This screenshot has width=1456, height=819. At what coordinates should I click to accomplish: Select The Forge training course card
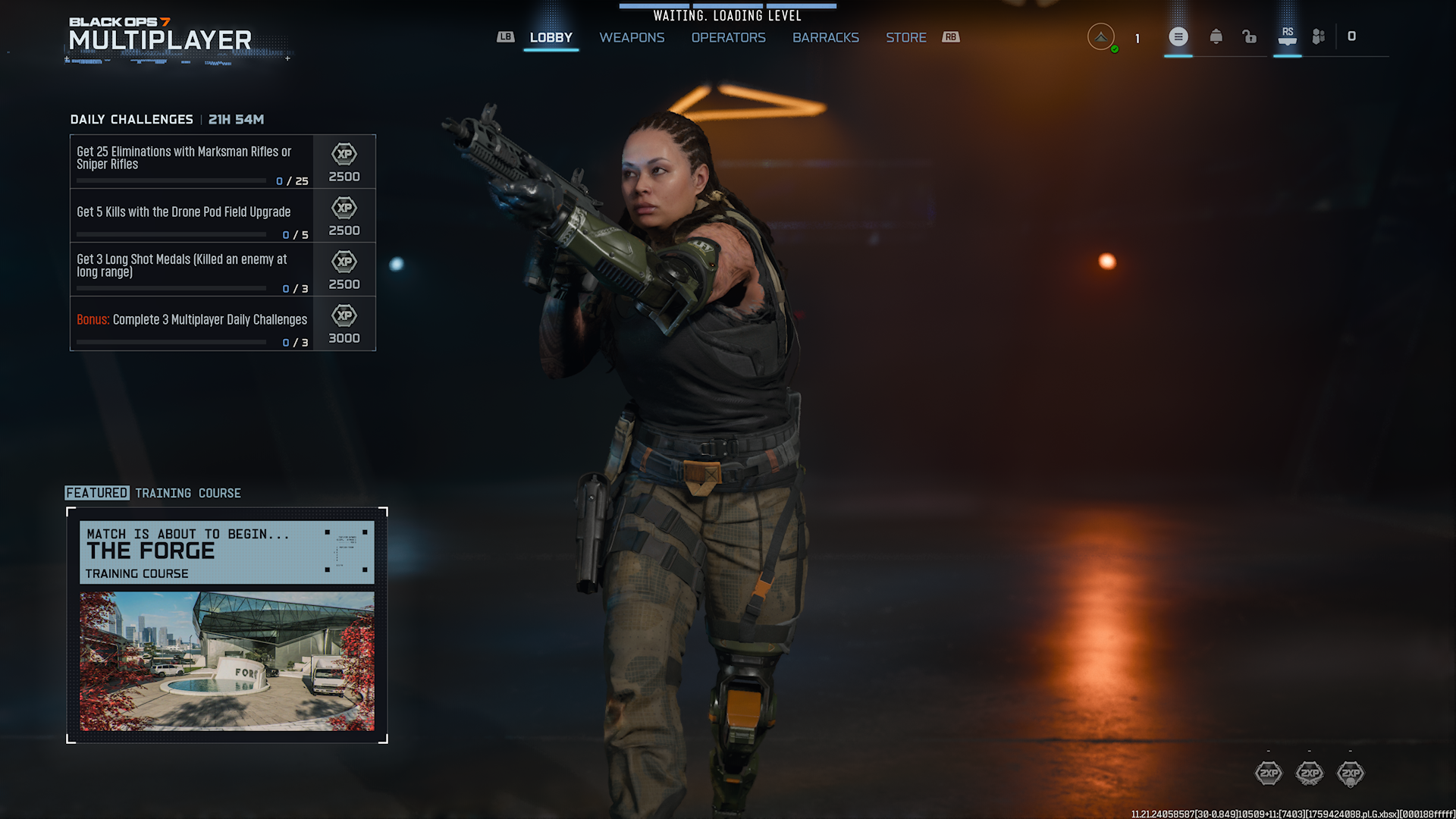[226, 552]
